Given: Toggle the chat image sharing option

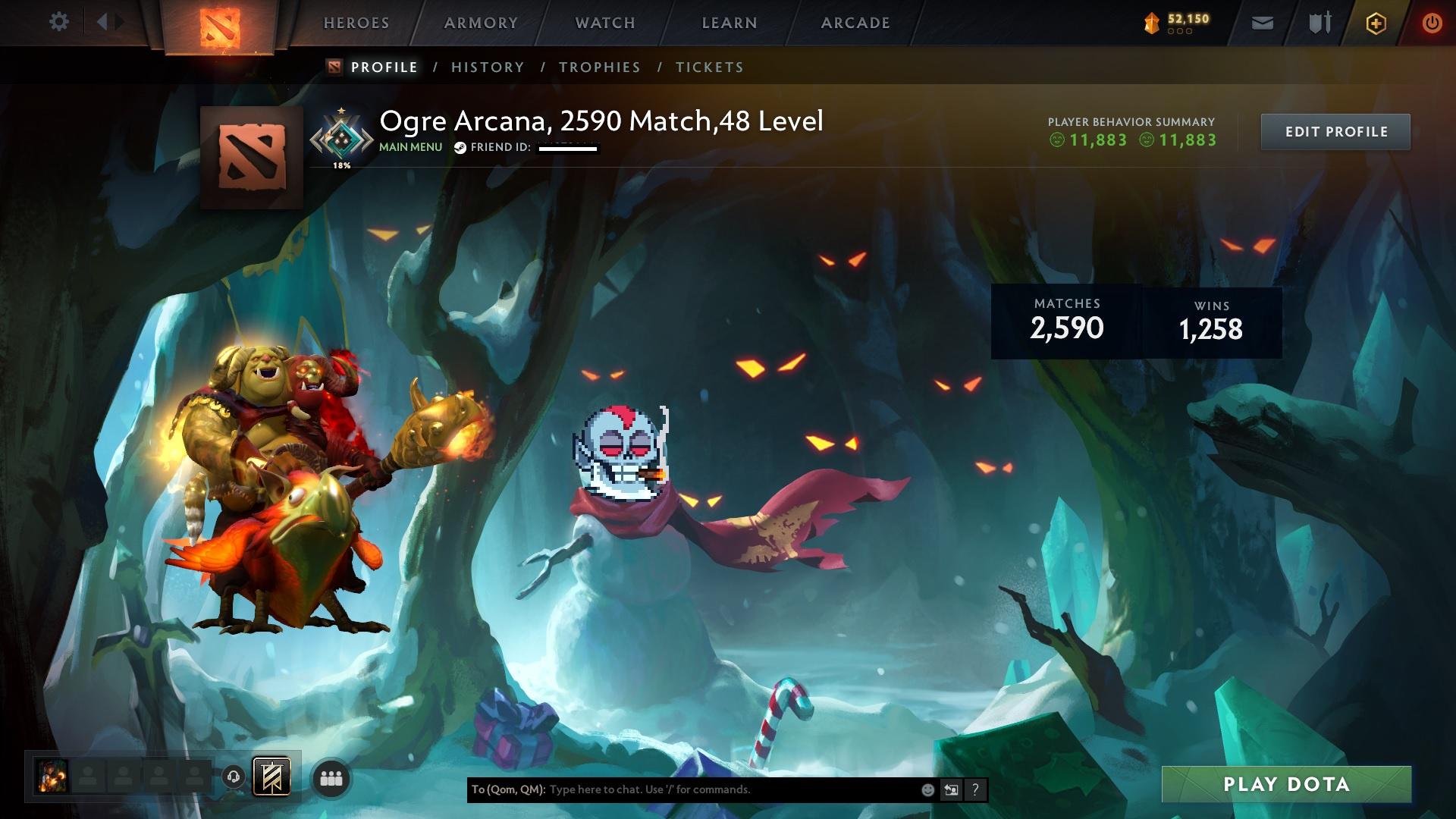Looking at the screenshot, I should (952, 790).
